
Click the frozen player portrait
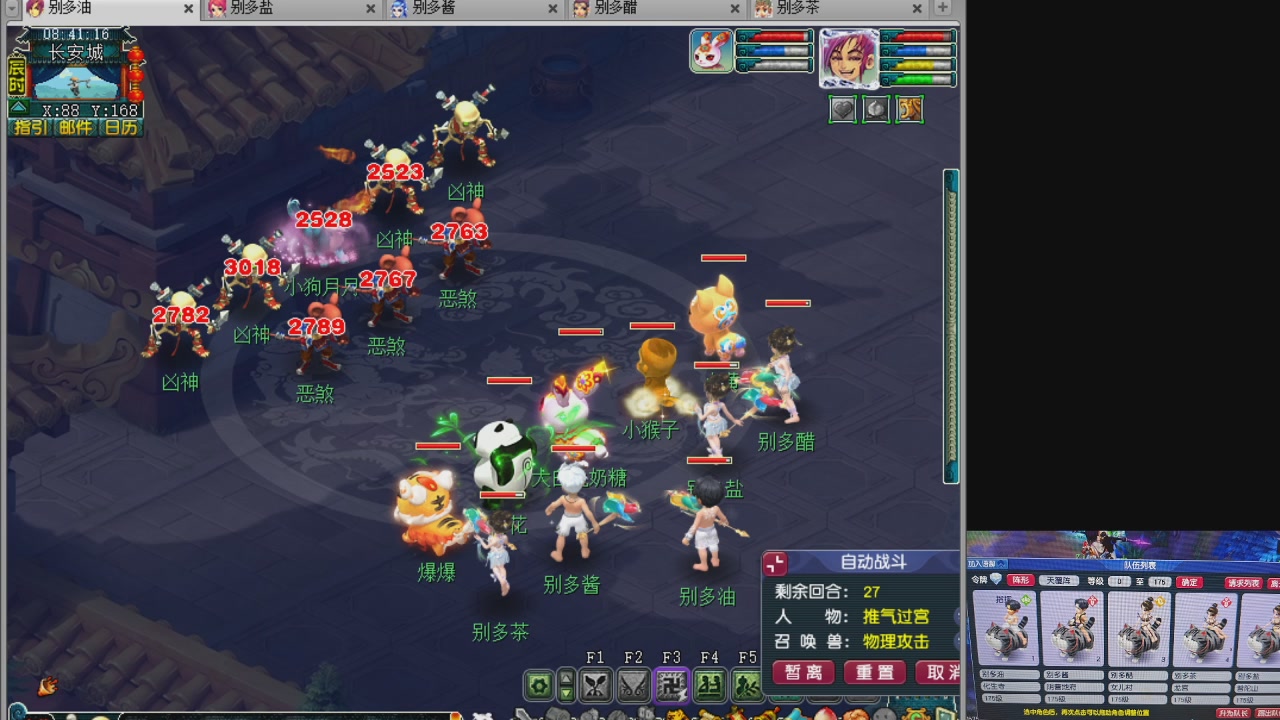[851, 58]
